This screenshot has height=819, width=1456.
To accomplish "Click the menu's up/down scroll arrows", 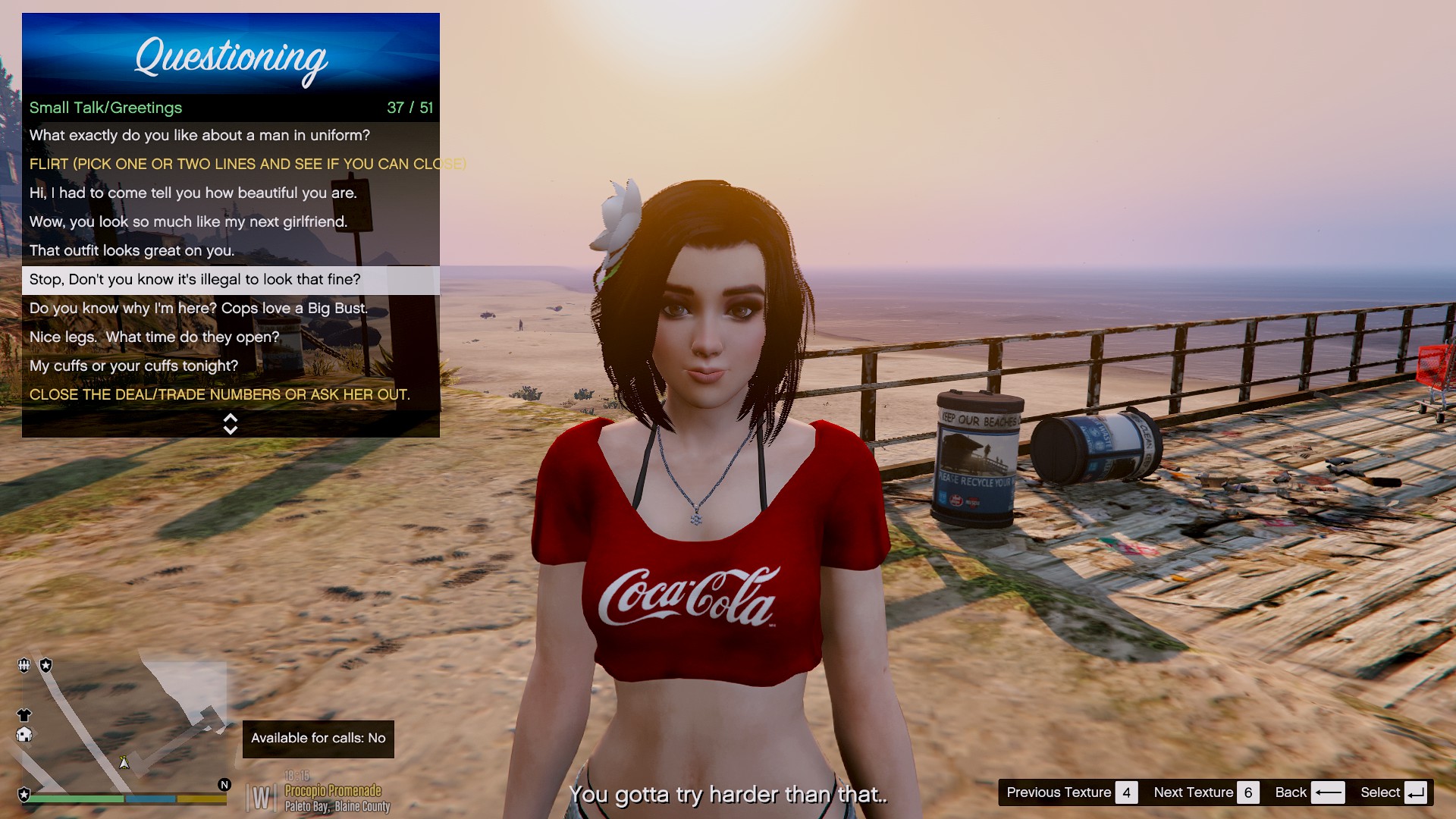I will [231, 424].
